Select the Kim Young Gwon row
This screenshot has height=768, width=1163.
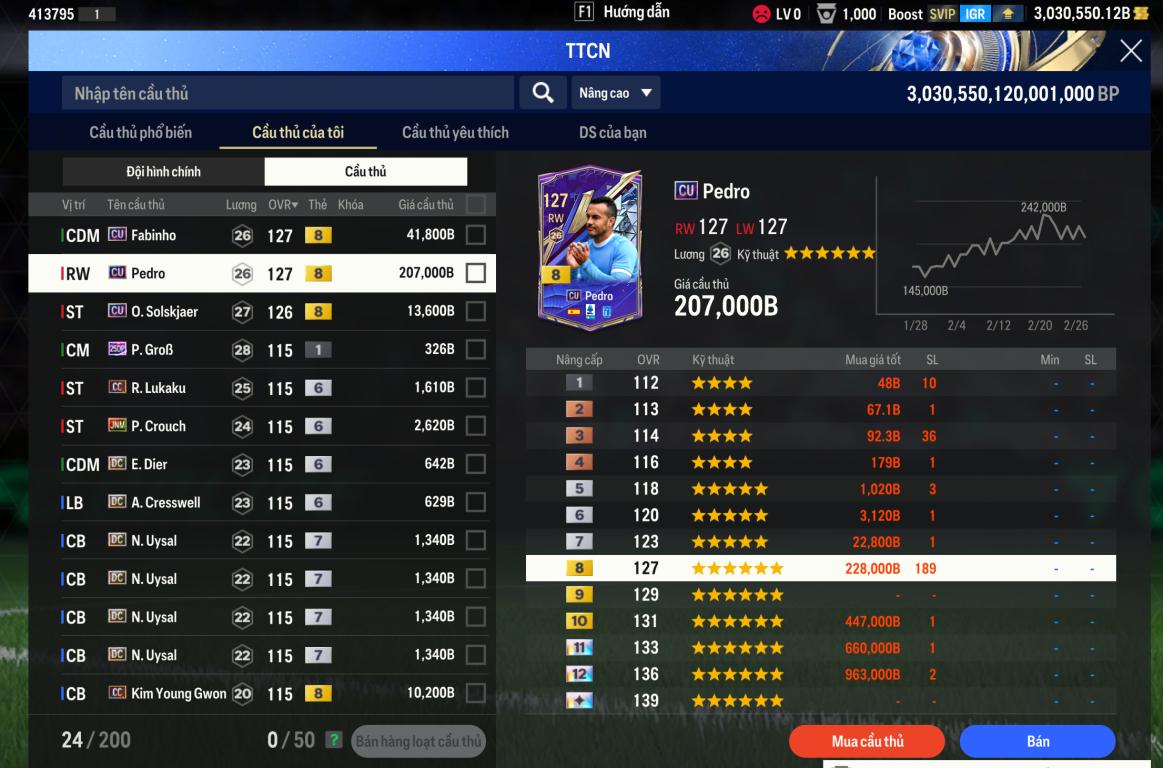(x=178, y=694)
